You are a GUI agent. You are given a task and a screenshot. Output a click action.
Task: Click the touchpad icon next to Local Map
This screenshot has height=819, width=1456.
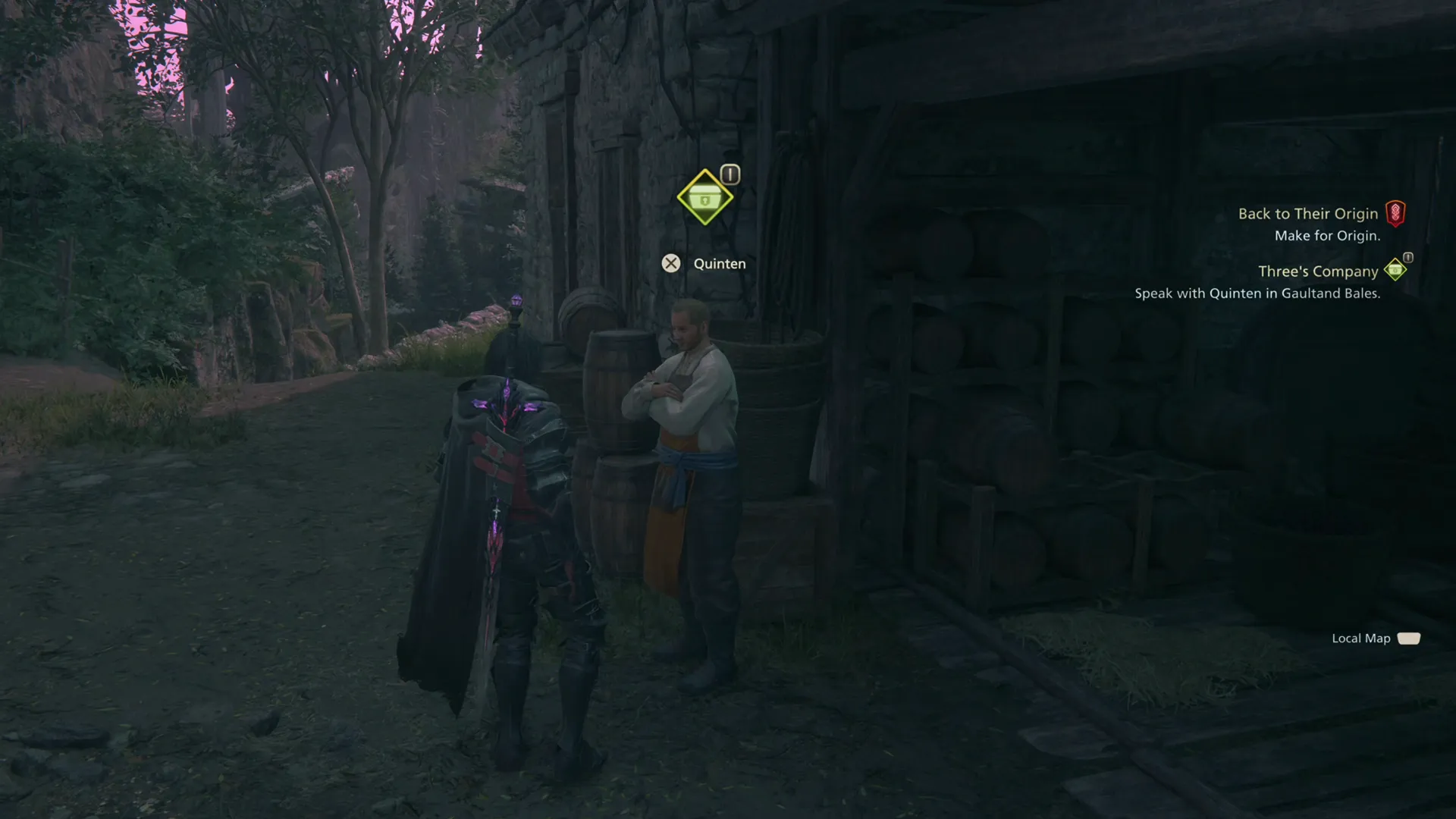click(x=1409, y=638)
